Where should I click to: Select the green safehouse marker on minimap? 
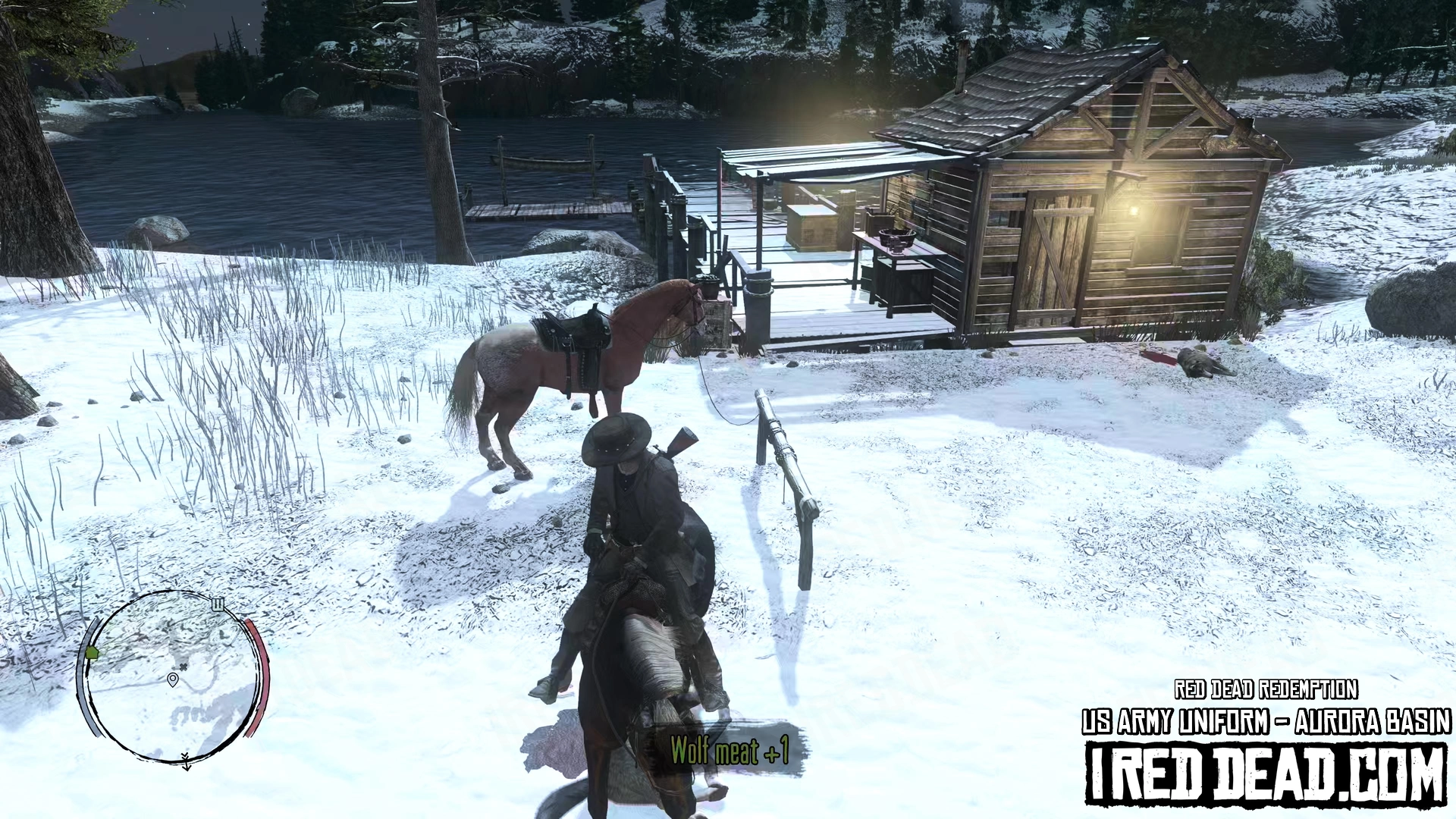point(93,652)
